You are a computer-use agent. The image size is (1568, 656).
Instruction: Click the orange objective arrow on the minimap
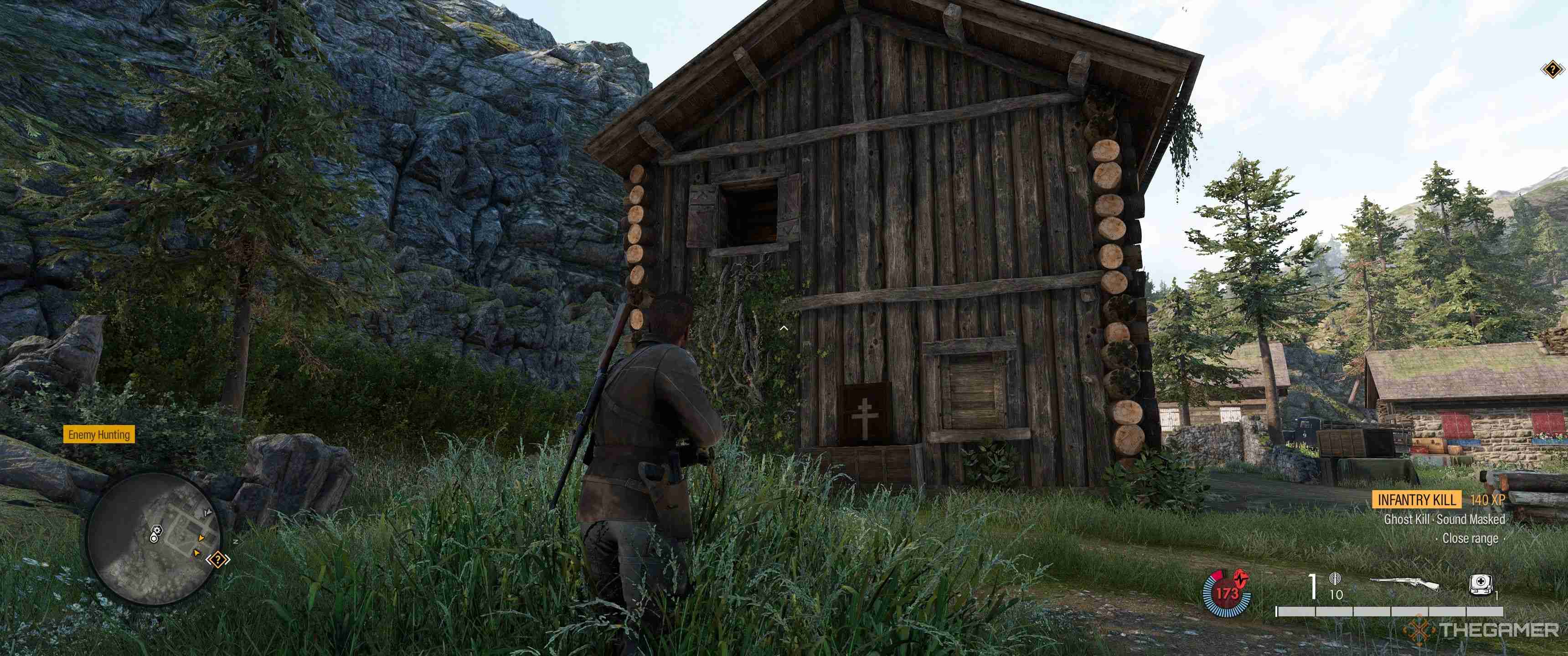tap(201, 538)
